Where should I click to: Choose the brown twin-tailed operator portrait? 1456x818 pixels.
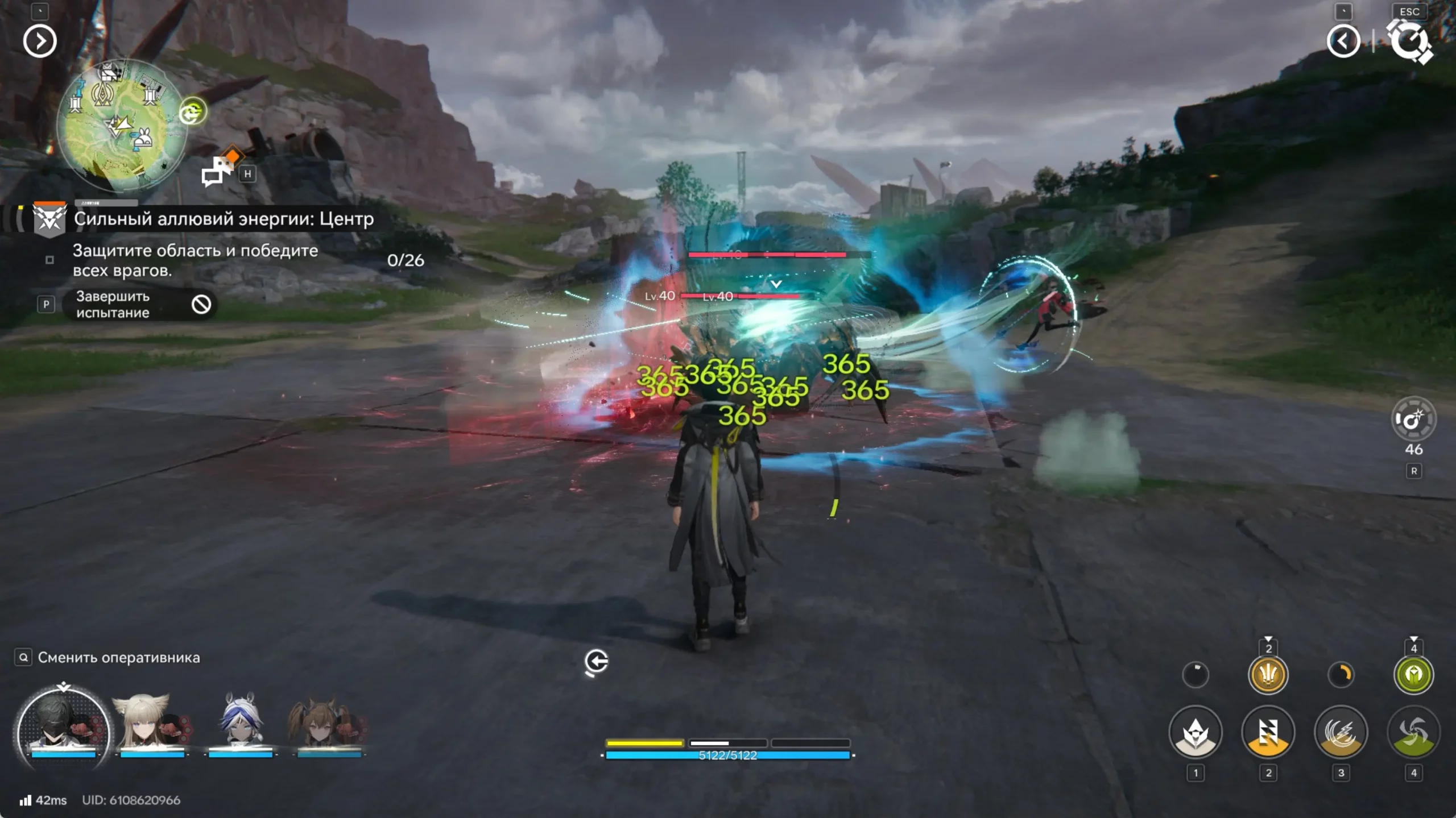click(328, 725)
